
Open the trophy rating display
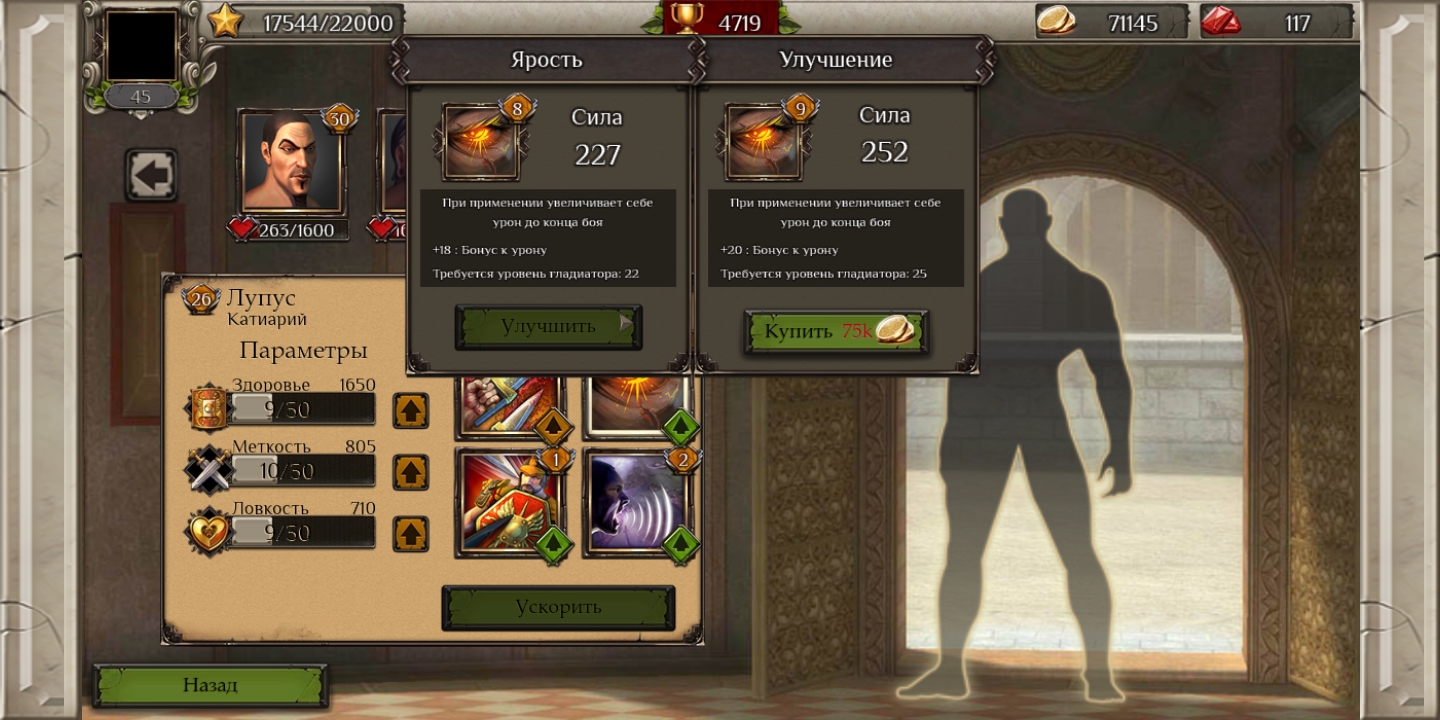coord(720,20)
